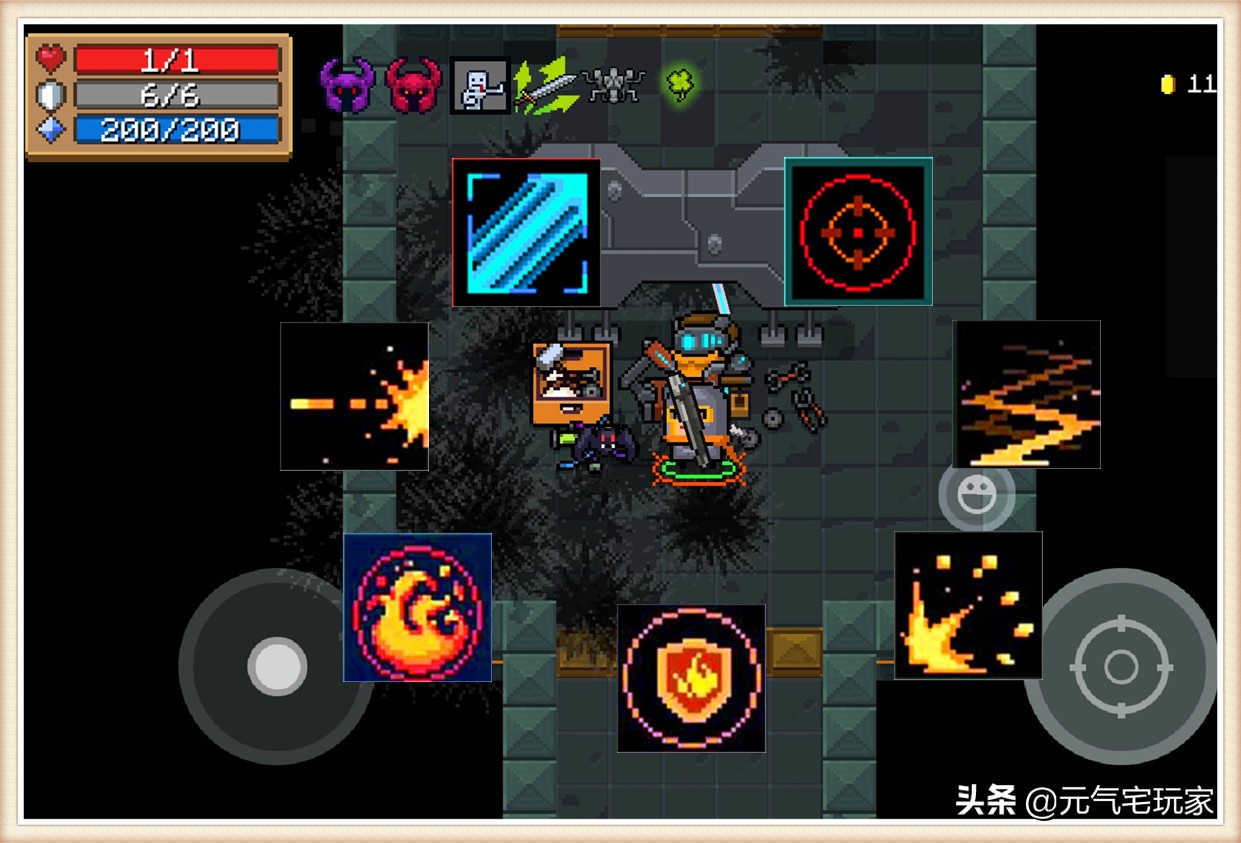
Task: Select the cyan laser beam skill icon
Action: pyautogui.click(x=526, y=232)
